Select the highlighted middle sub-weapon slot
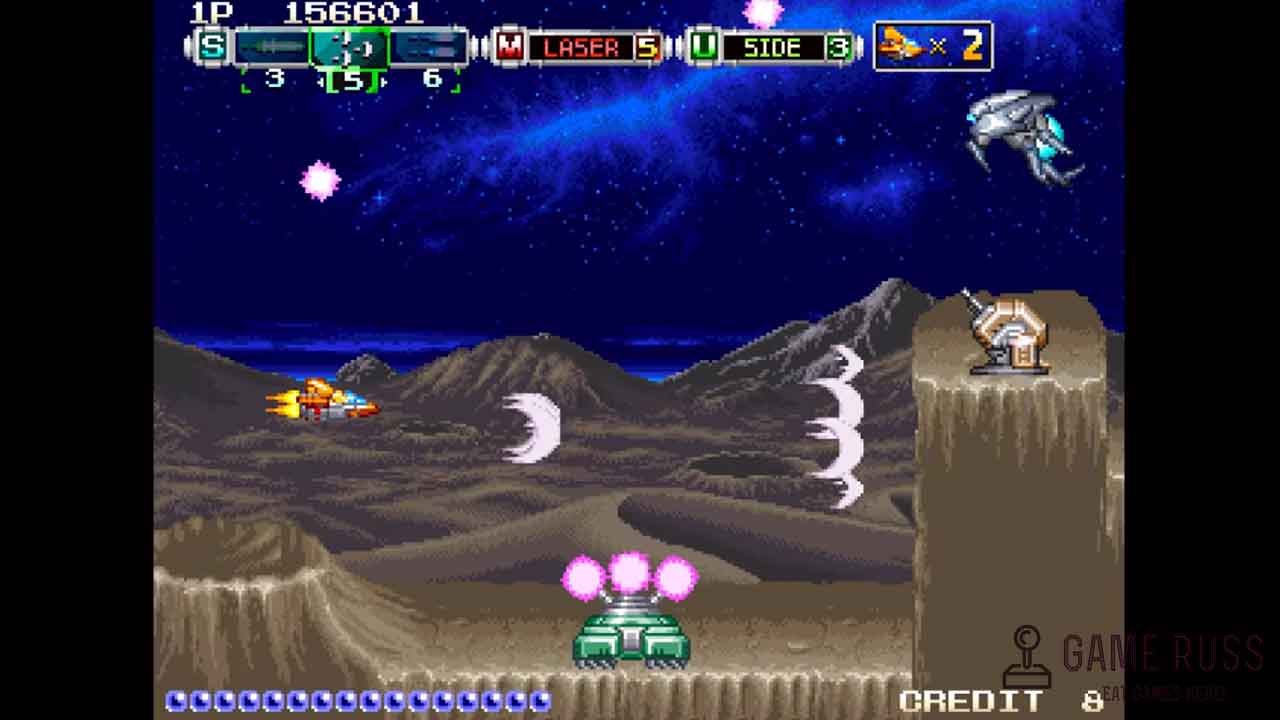Screen dimensions: 1280x720 click(349, 47)
